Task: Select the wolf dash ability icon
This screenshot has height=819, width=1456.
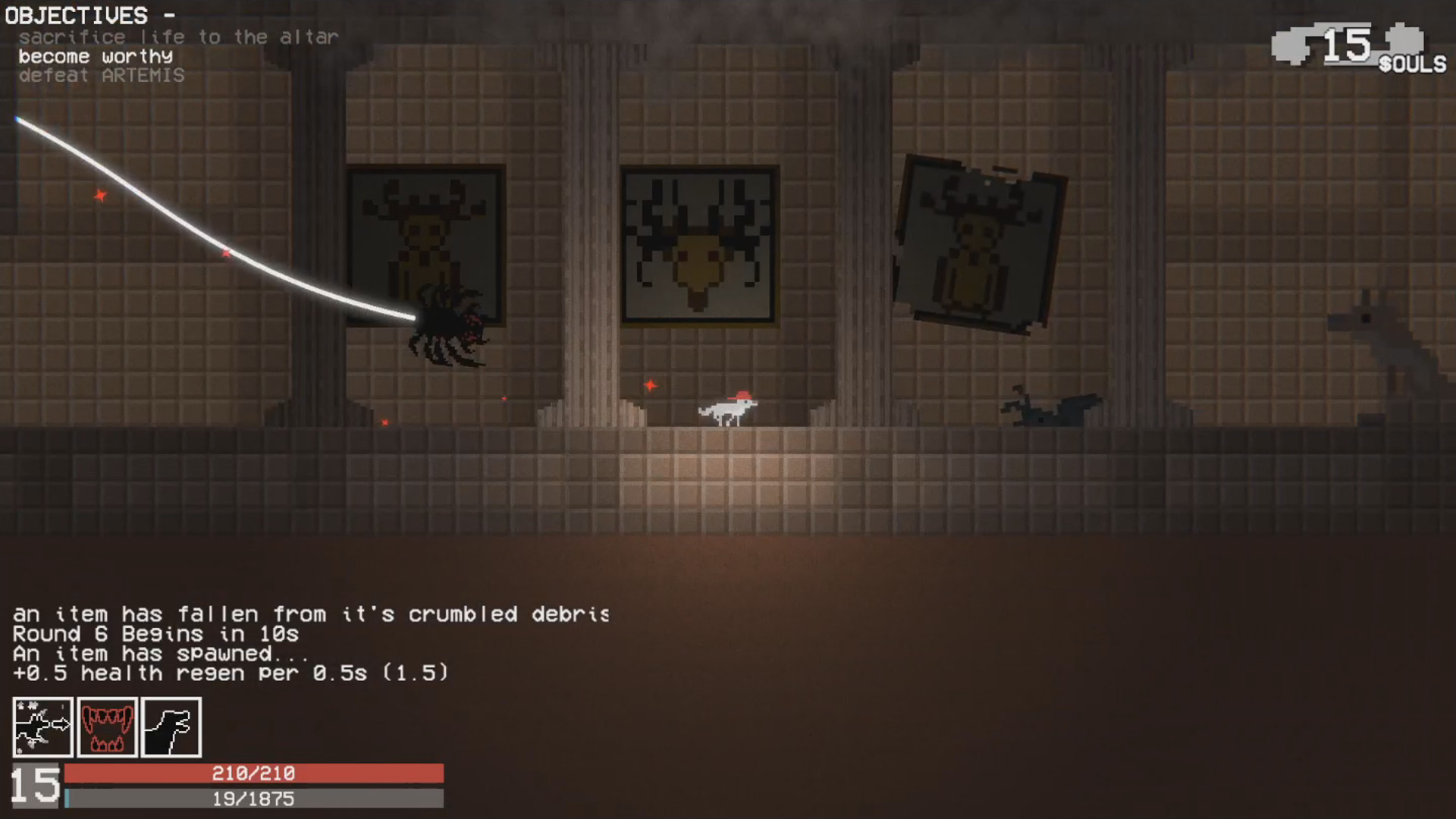Action: [x=43, y=728]
